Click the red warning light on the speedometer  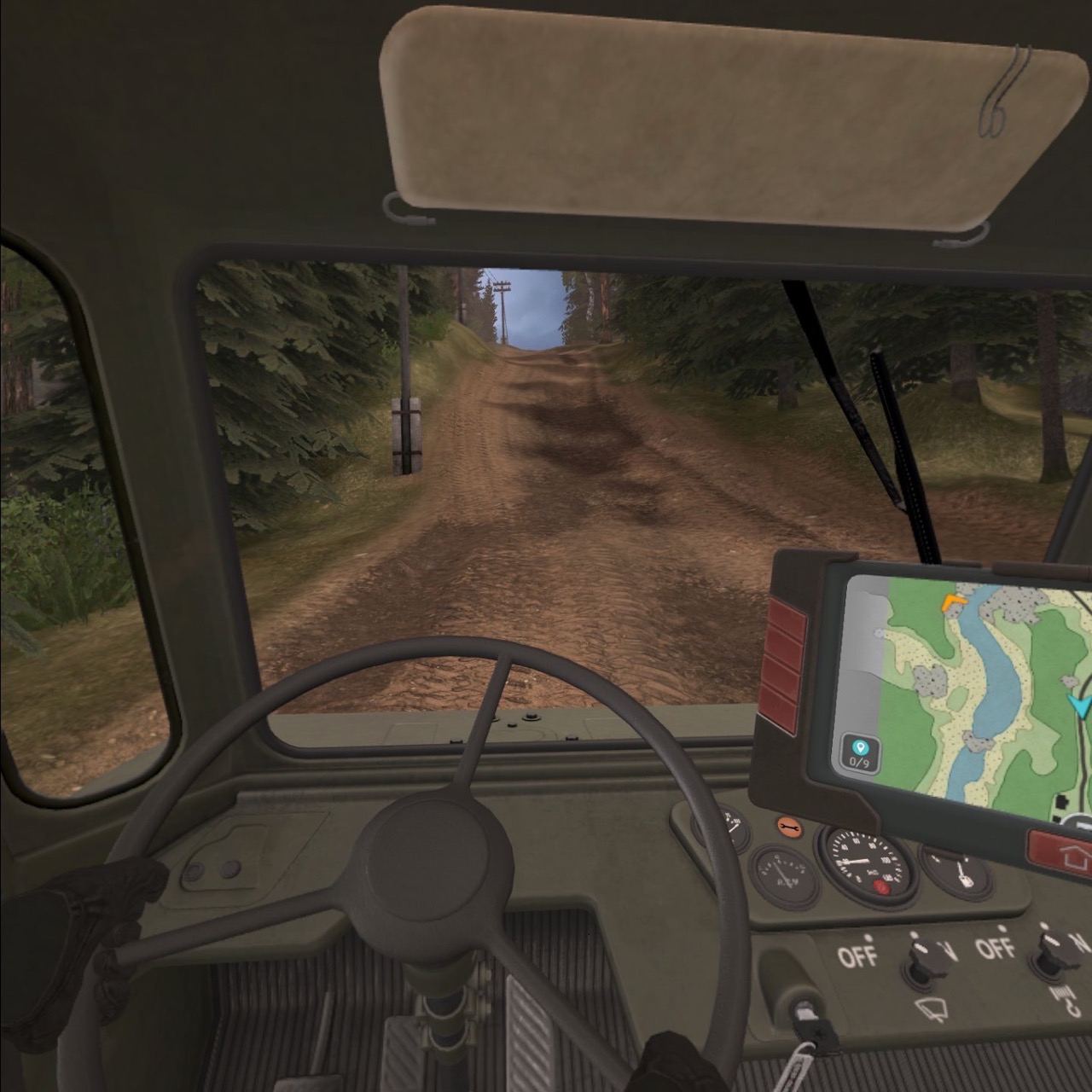point(881,886)
